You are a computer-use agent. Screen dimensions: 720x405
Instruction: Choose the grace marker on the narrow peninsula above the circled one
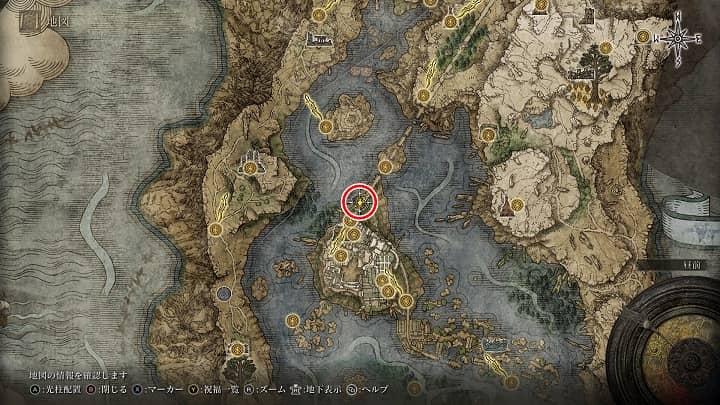(x=386, y=164)
